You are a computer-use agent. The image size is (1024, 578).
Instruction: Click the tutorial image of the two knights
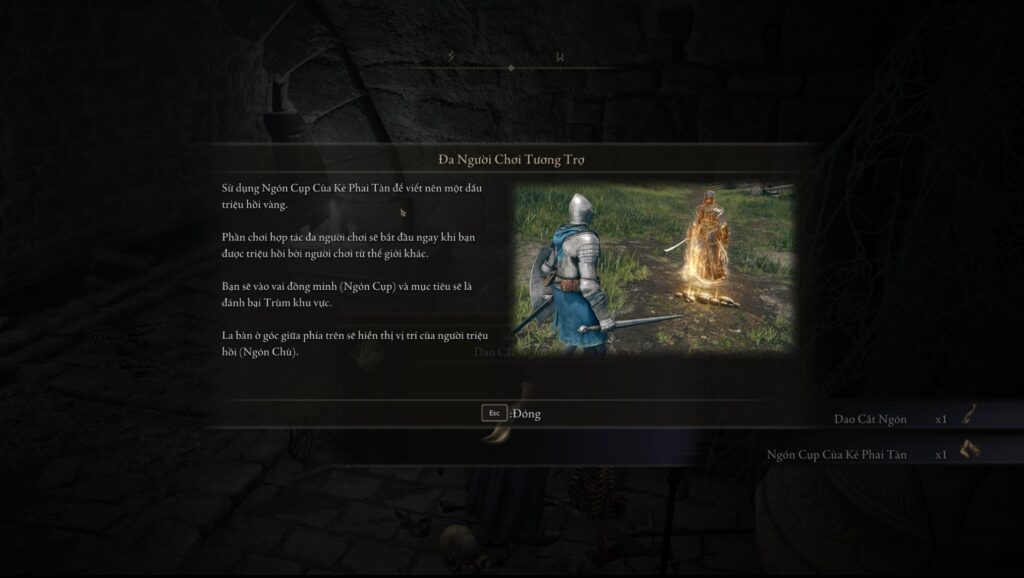click(654, 268)
